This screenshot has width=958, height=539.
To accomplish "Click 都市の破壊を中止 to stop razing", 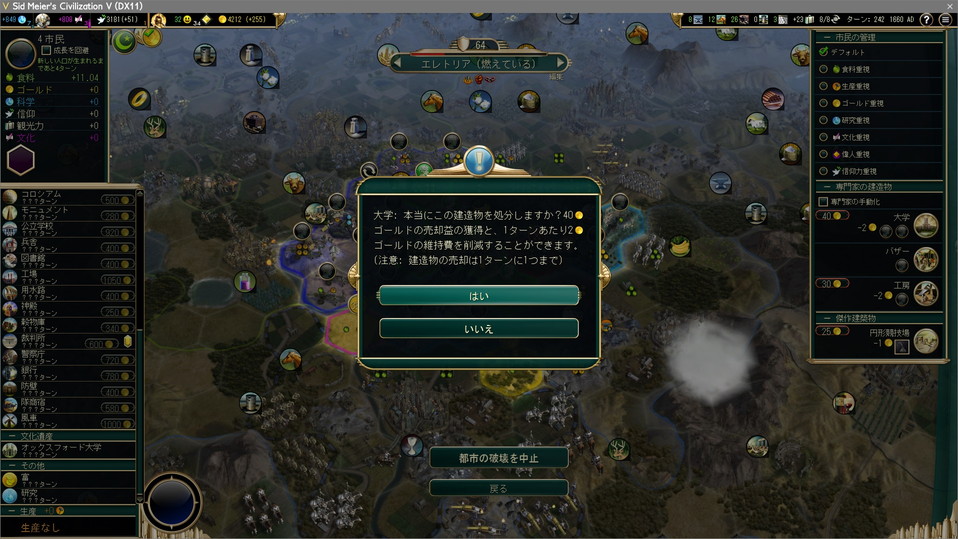I will pos(499,458).
